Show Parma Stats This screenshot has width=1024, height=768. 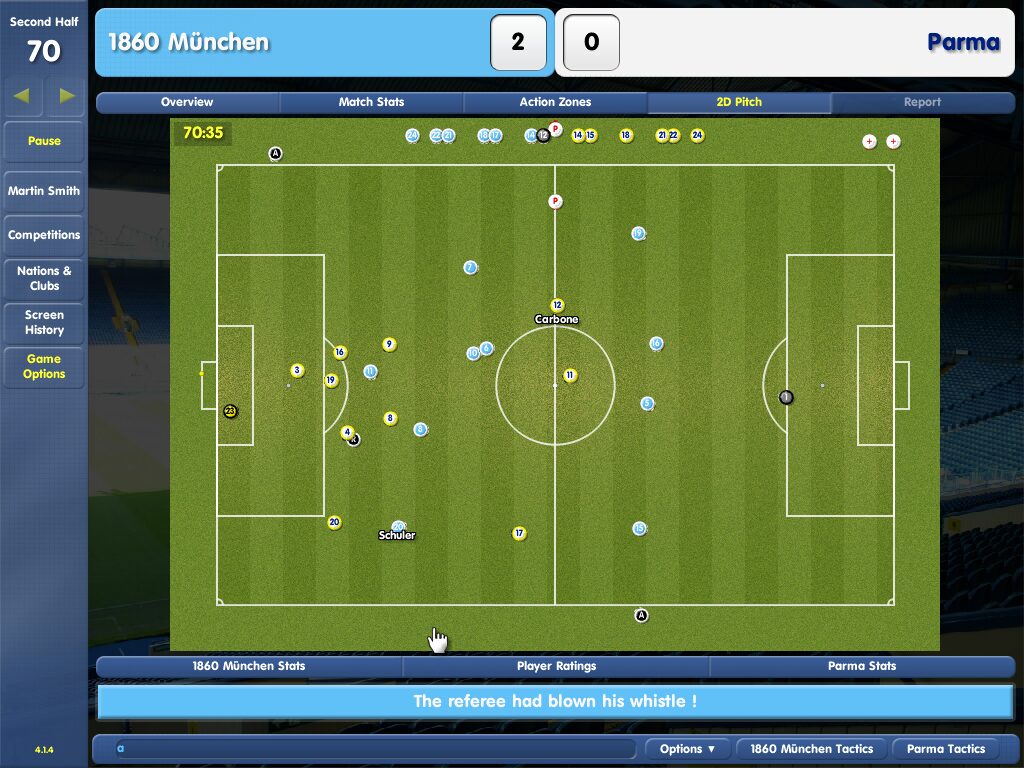(x=862, y=666)
